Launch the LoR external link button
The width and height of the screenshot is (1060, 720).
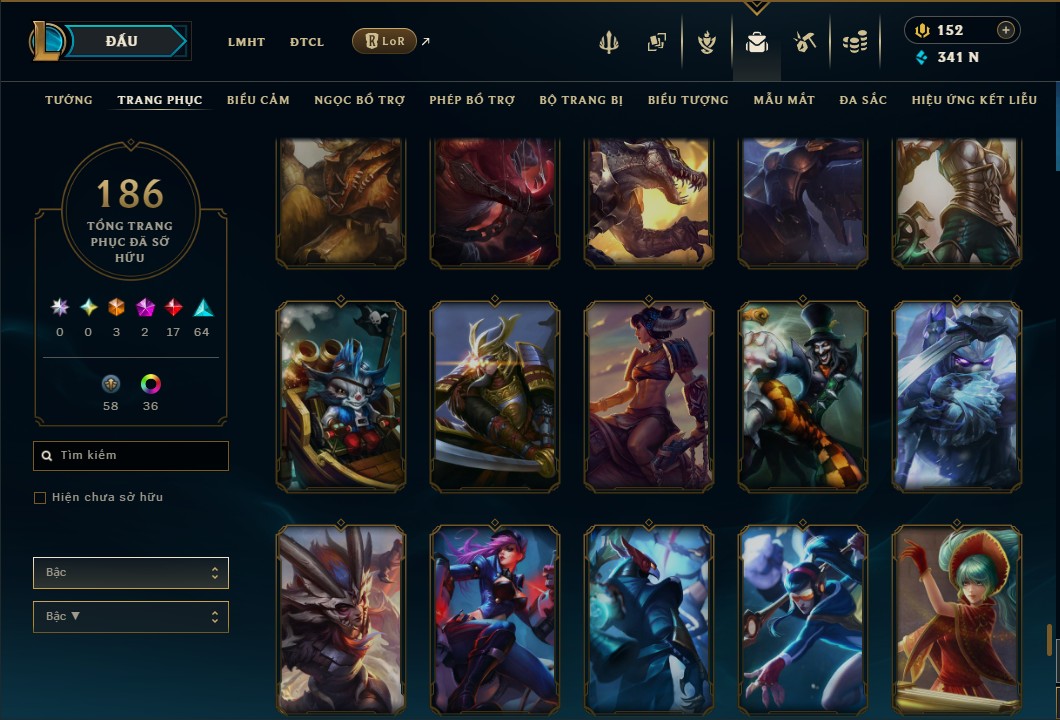point(384,41)
